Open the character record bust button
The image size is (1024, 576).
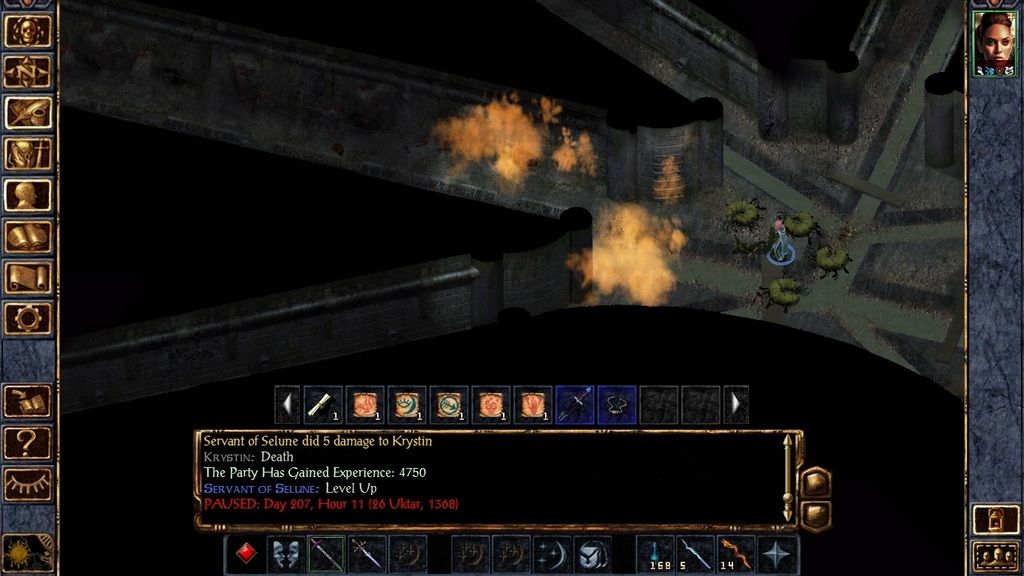click(x=28, y=194)
